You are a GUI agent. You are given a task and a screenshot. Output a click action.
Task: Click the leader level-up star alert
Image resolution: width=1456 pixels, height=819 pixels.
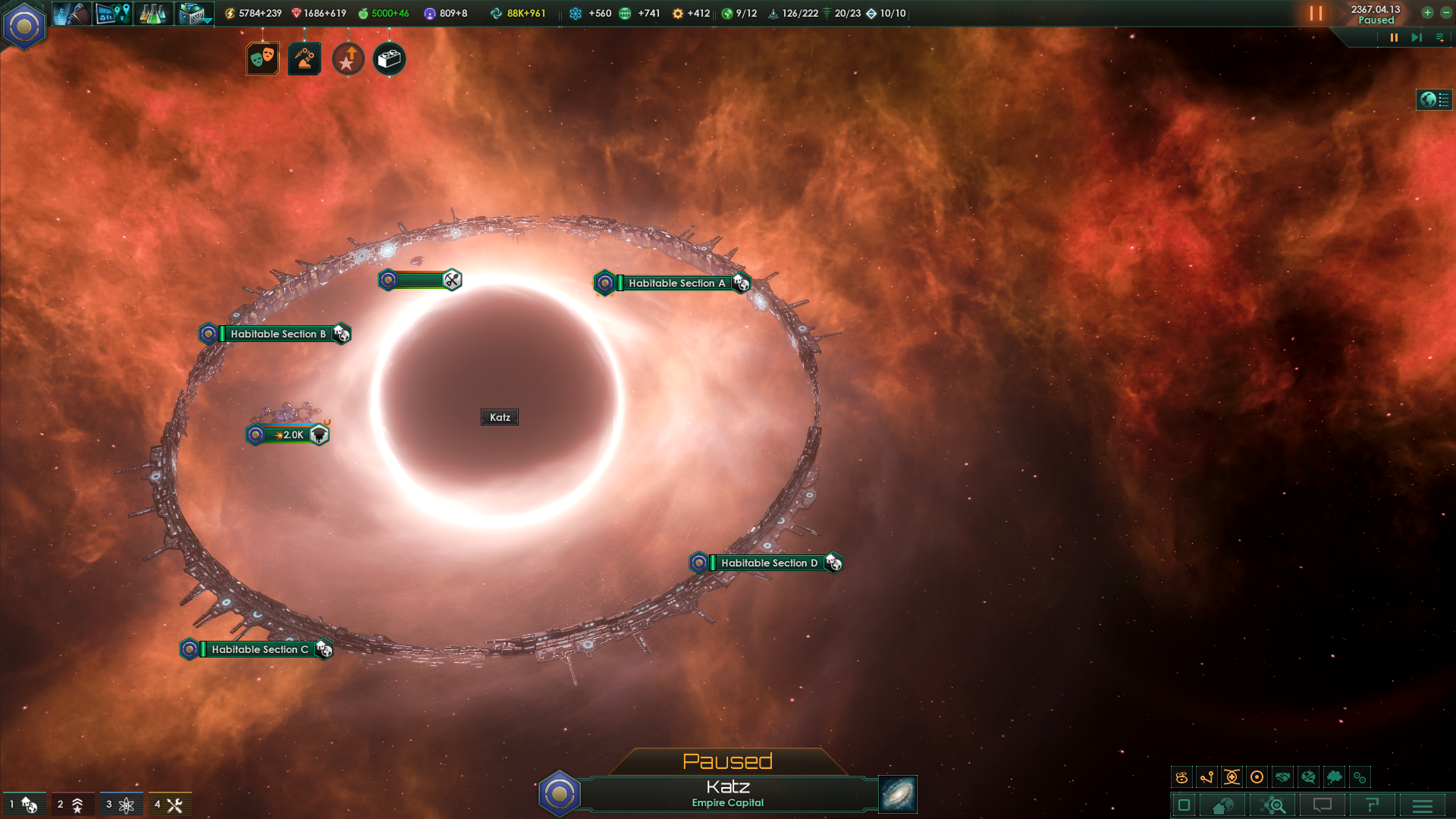347,58
